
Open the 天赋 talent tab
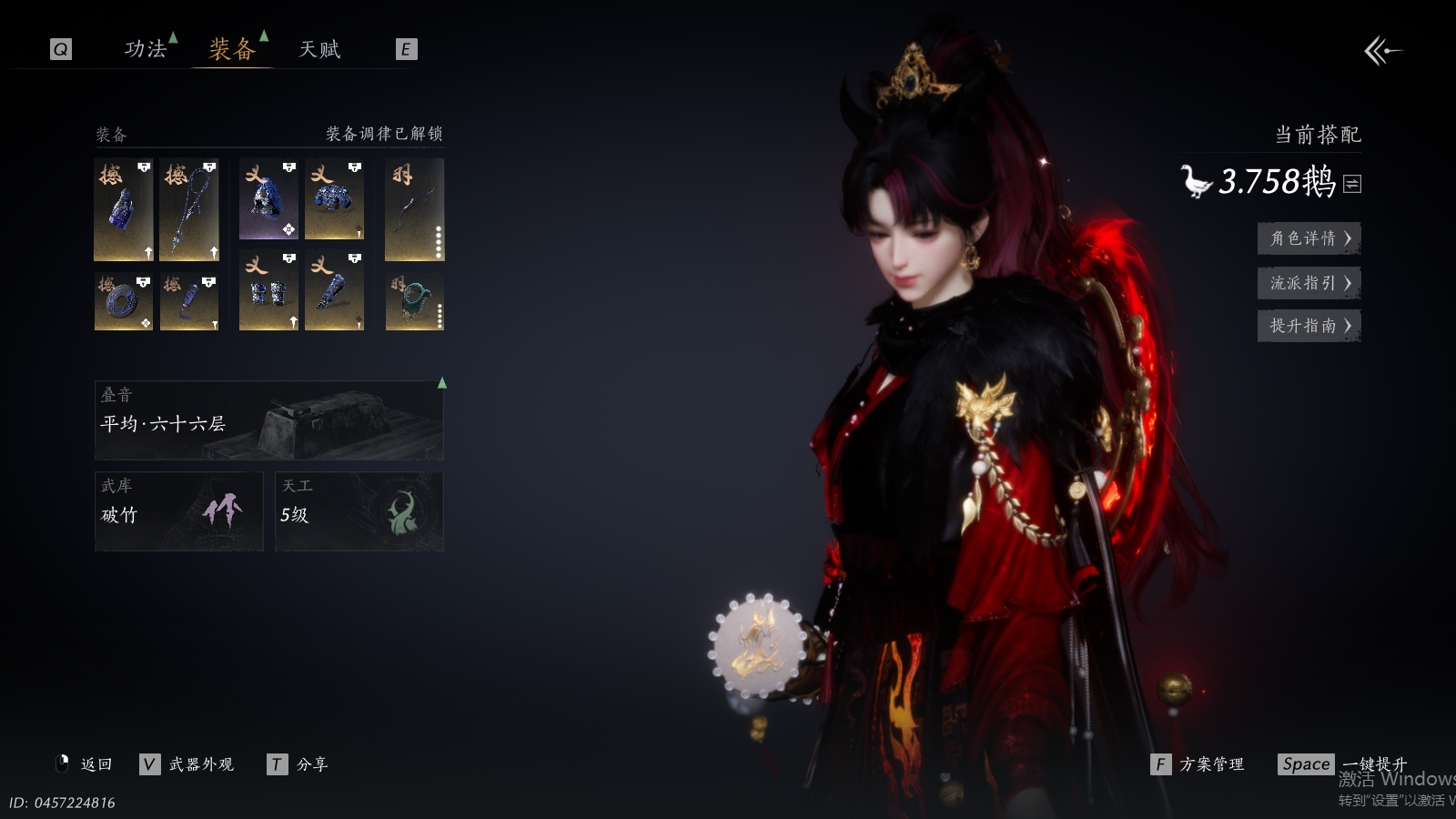(319, 49)
